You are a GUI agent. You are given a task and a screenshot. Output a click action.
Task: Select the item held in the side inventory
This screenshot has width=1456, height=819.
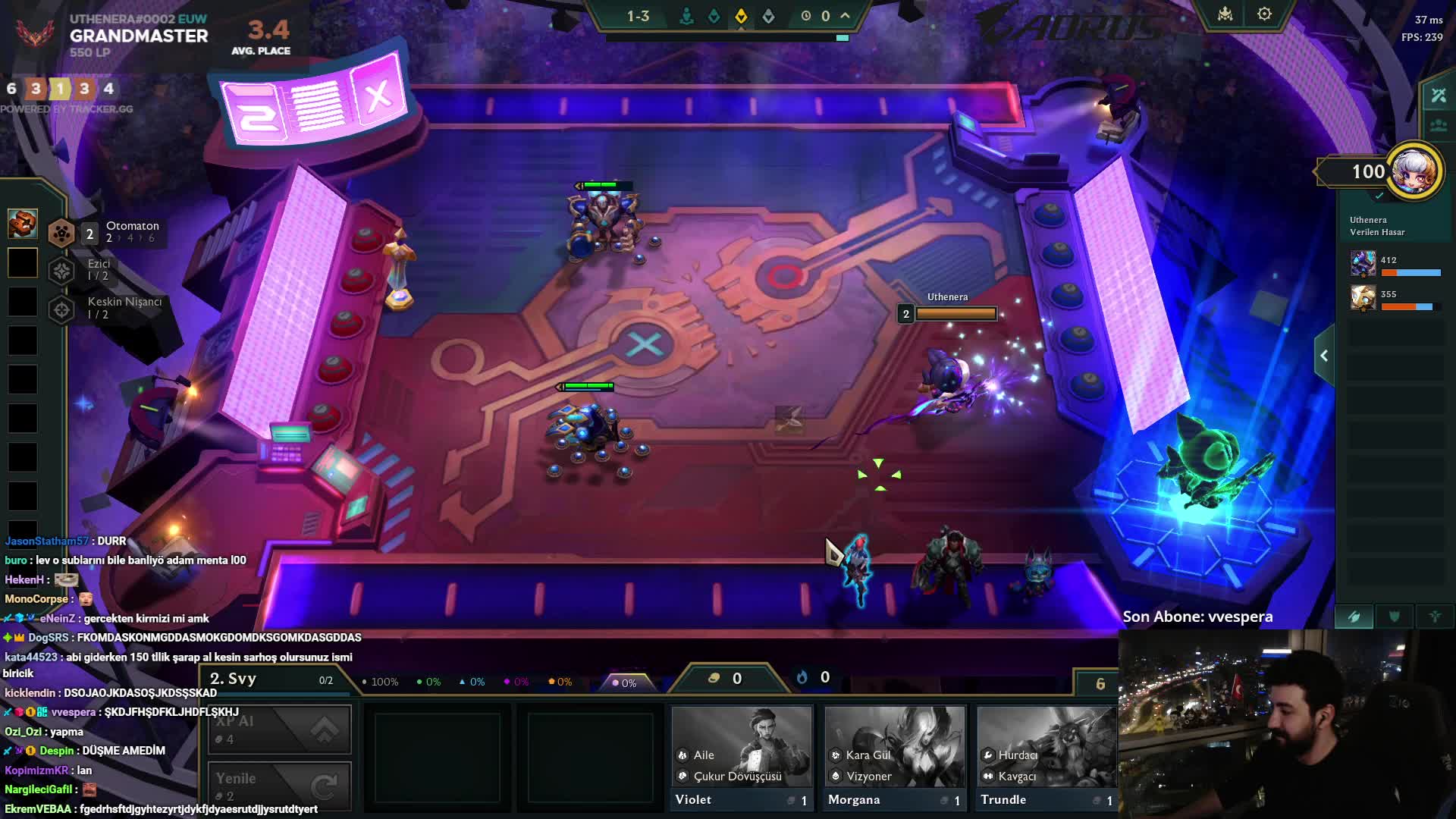(x=22, y=224)
